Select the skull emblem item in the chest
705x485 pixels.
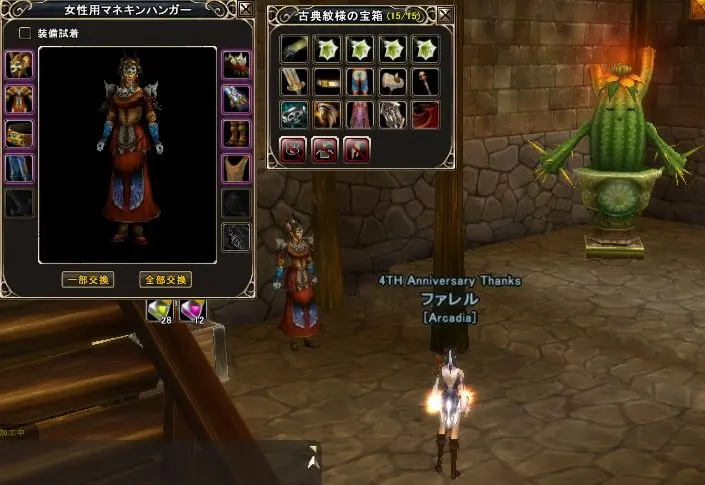coord(294,114)
